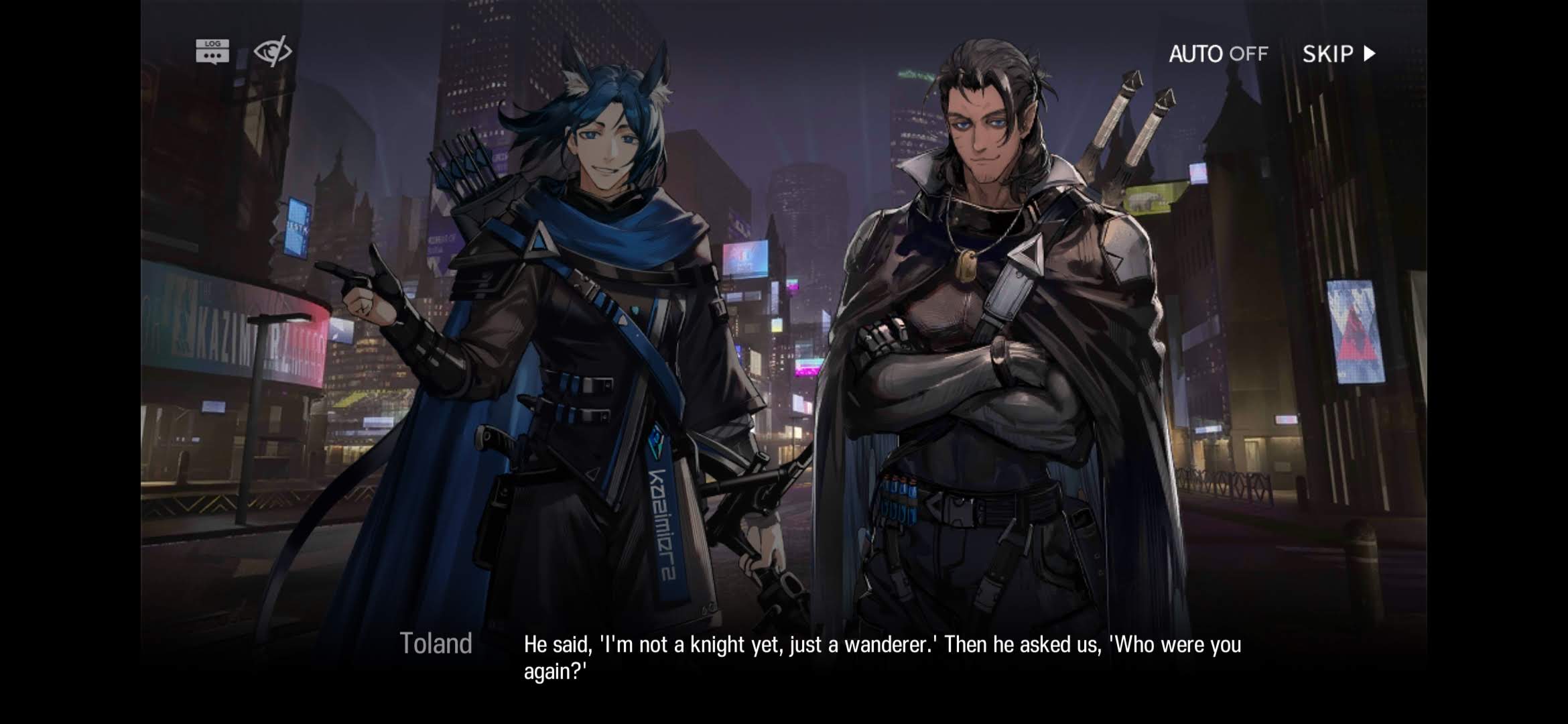Open the dialogue LOG
The height and width of the screenshot is (724, 1568).
tap(212, 52)
